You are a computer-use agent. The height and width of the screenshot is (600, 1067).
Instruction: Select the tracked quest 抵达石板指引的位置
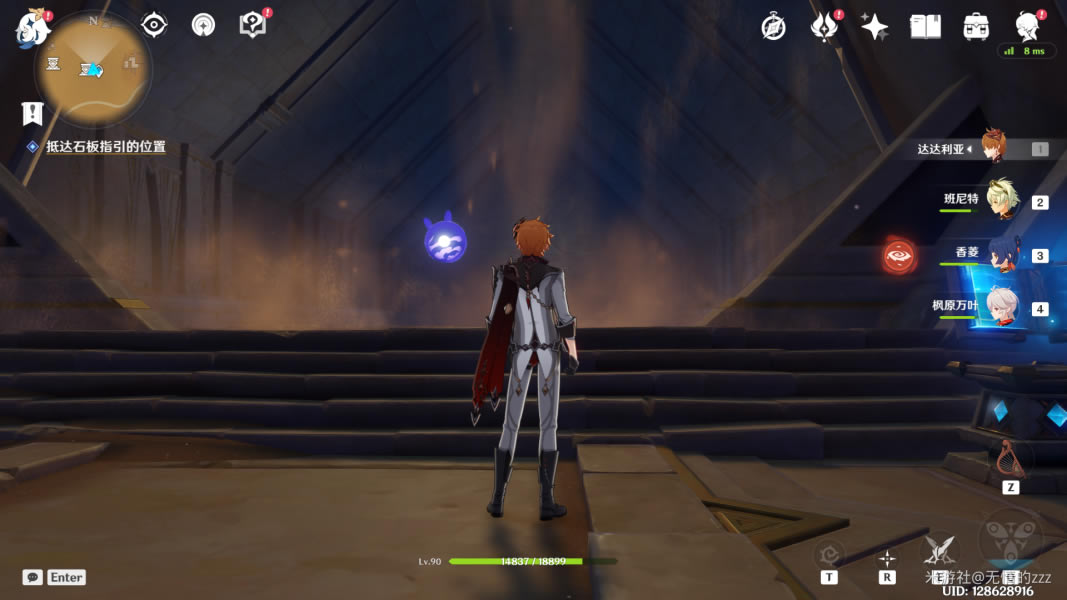click(105, 147)
